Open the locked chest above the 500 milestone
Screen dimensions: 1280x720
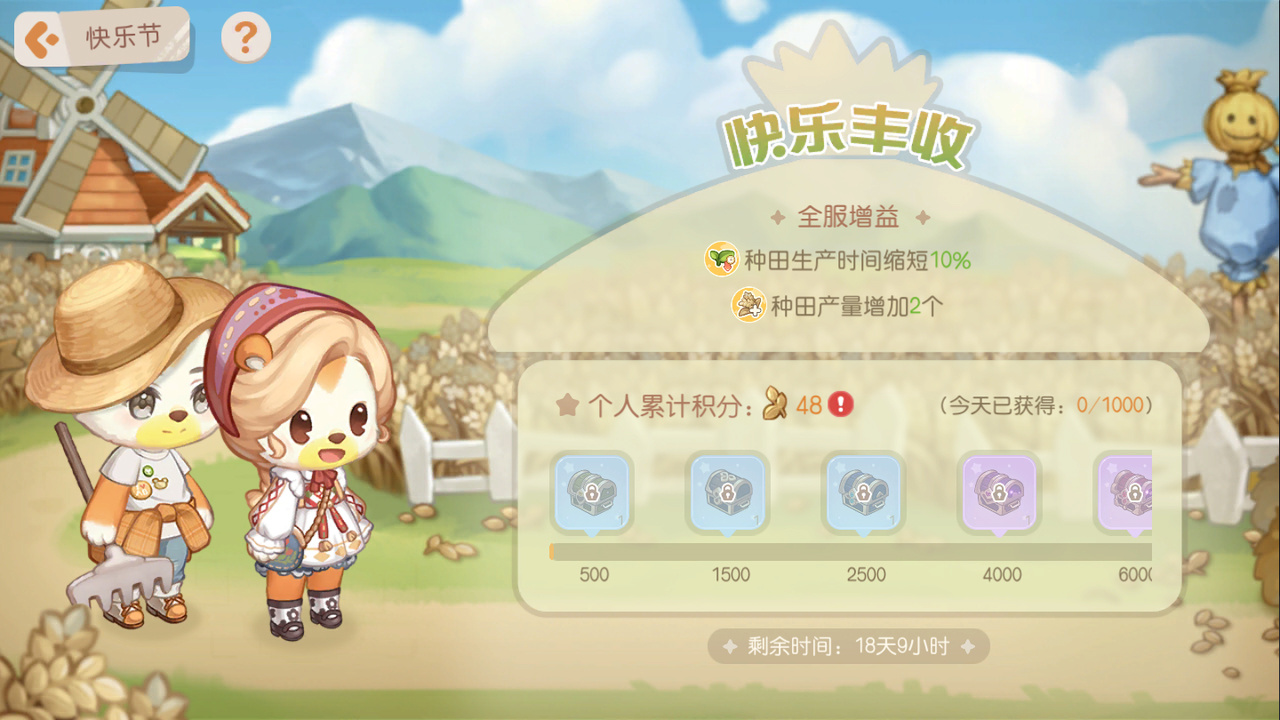click(x=594, y=493)
